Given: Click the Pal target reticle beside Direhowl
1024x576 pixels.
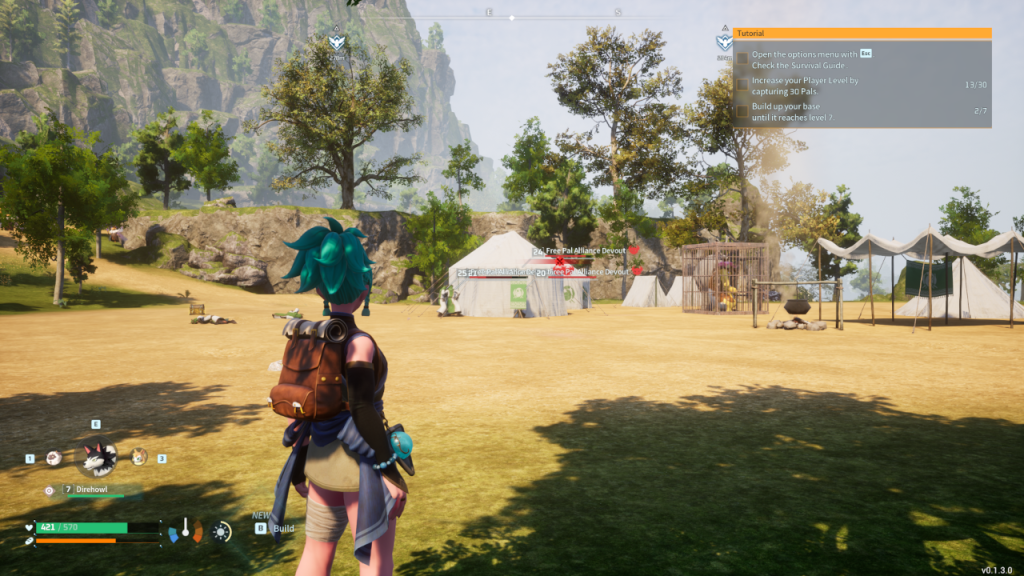Looking at the screenshot, I should (49, 490).
